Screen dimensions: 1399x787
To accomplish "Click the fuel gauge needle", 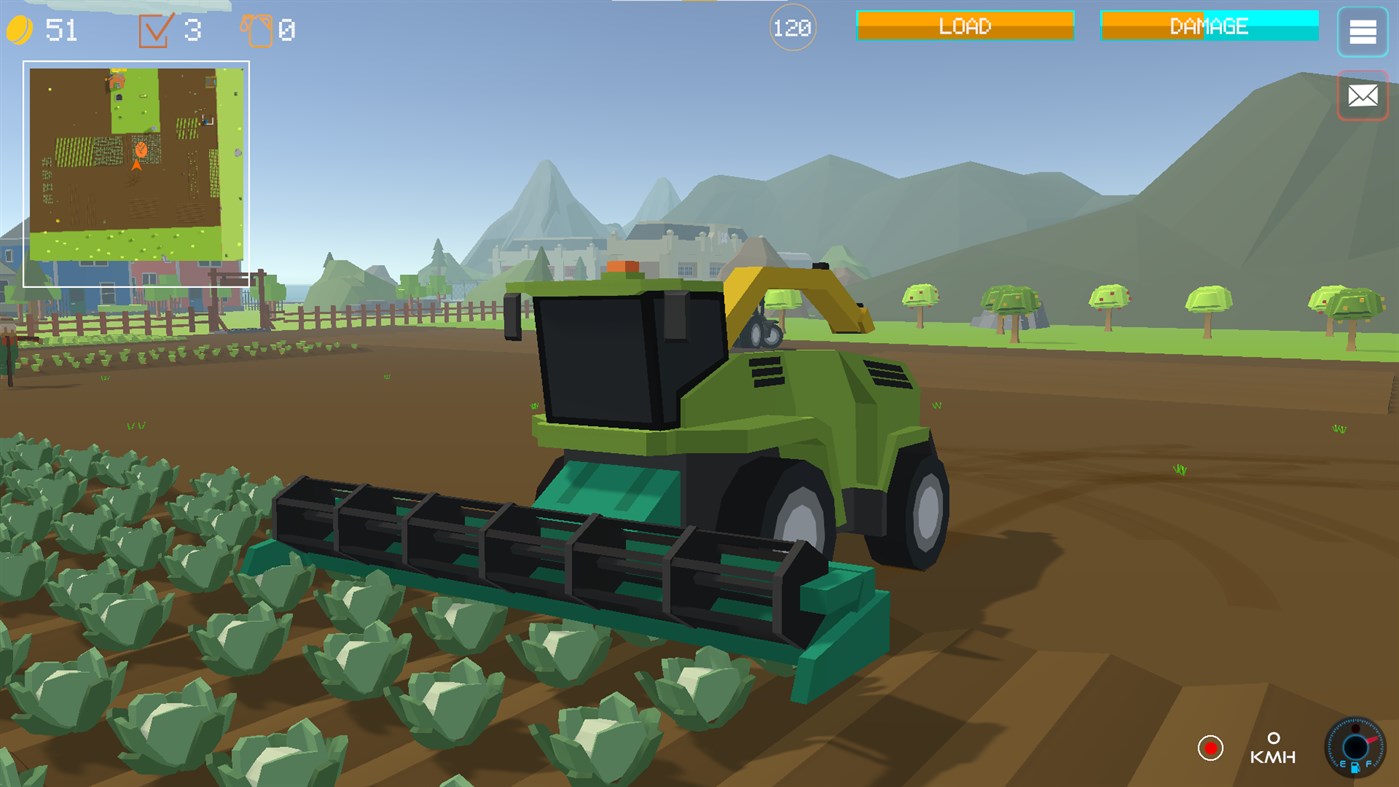I will point(1372,740).
